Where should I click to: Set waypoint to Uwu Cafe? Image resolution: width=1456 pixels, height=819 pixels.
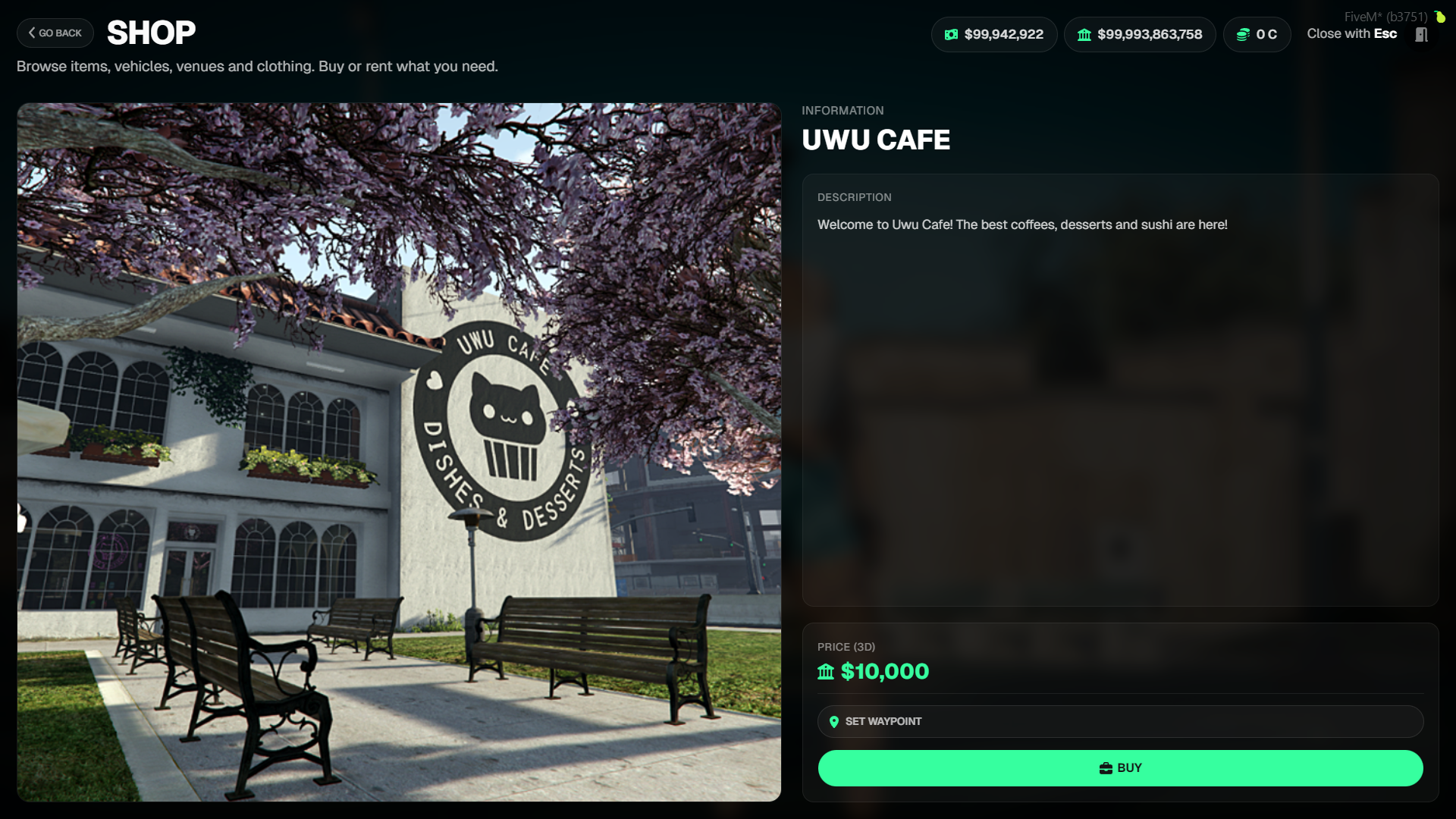click(1120, 722)
